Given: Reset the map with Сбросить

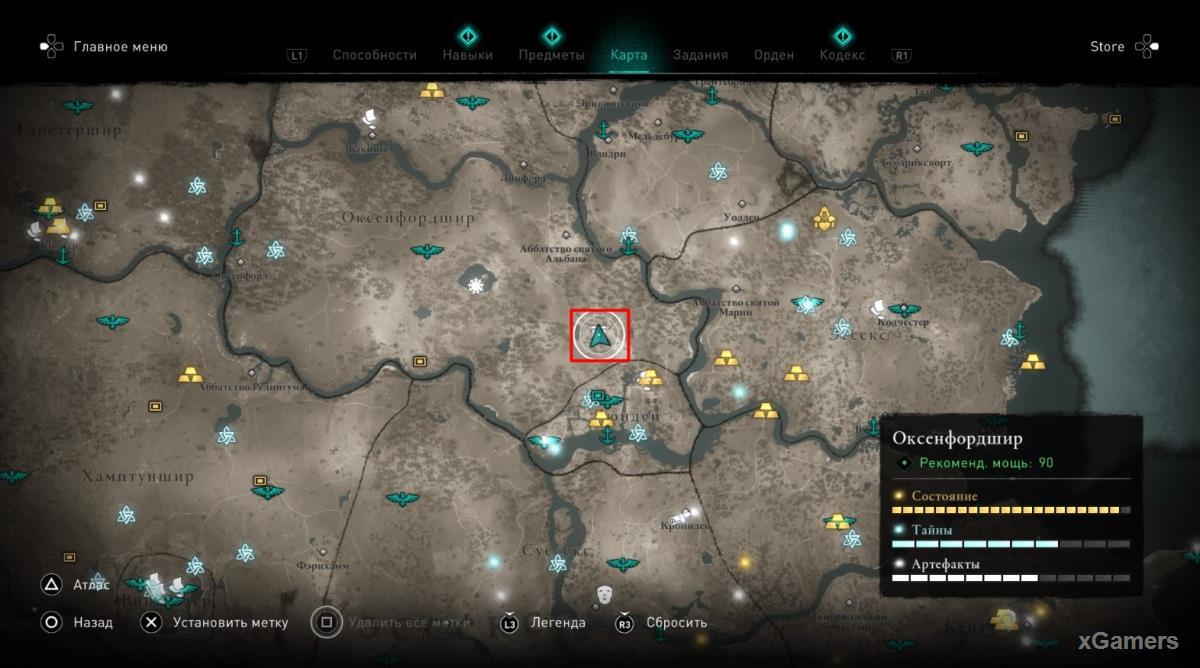Looking at the screenshot, I should tap(676, 622).
